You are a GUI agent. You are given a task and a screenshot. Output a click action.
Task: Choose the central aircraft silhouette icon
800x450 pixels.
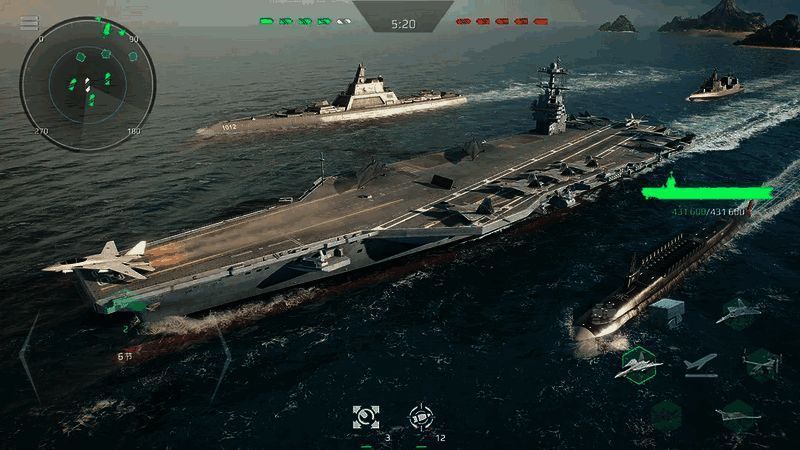701,363
